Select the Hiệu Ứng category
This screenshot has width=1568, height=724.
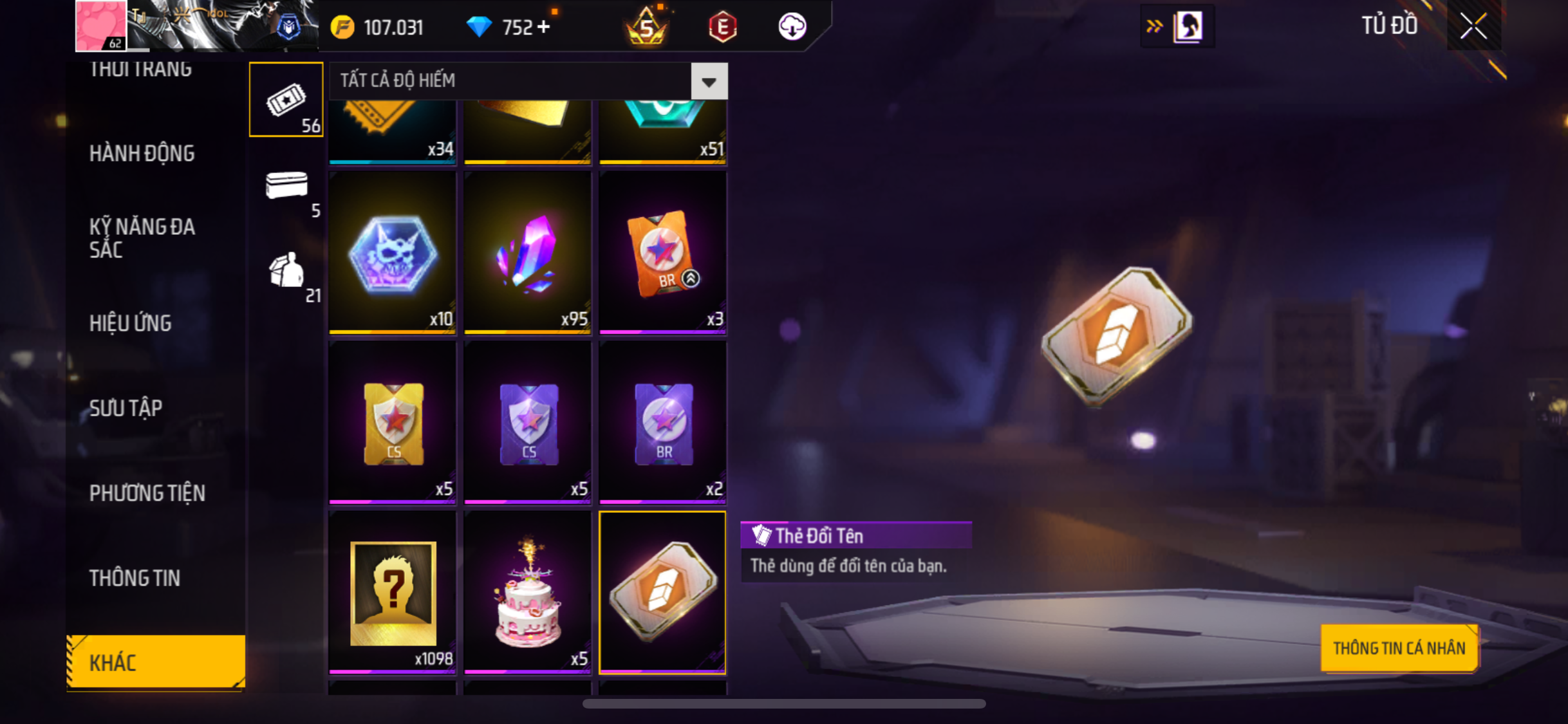click(130, 323)
